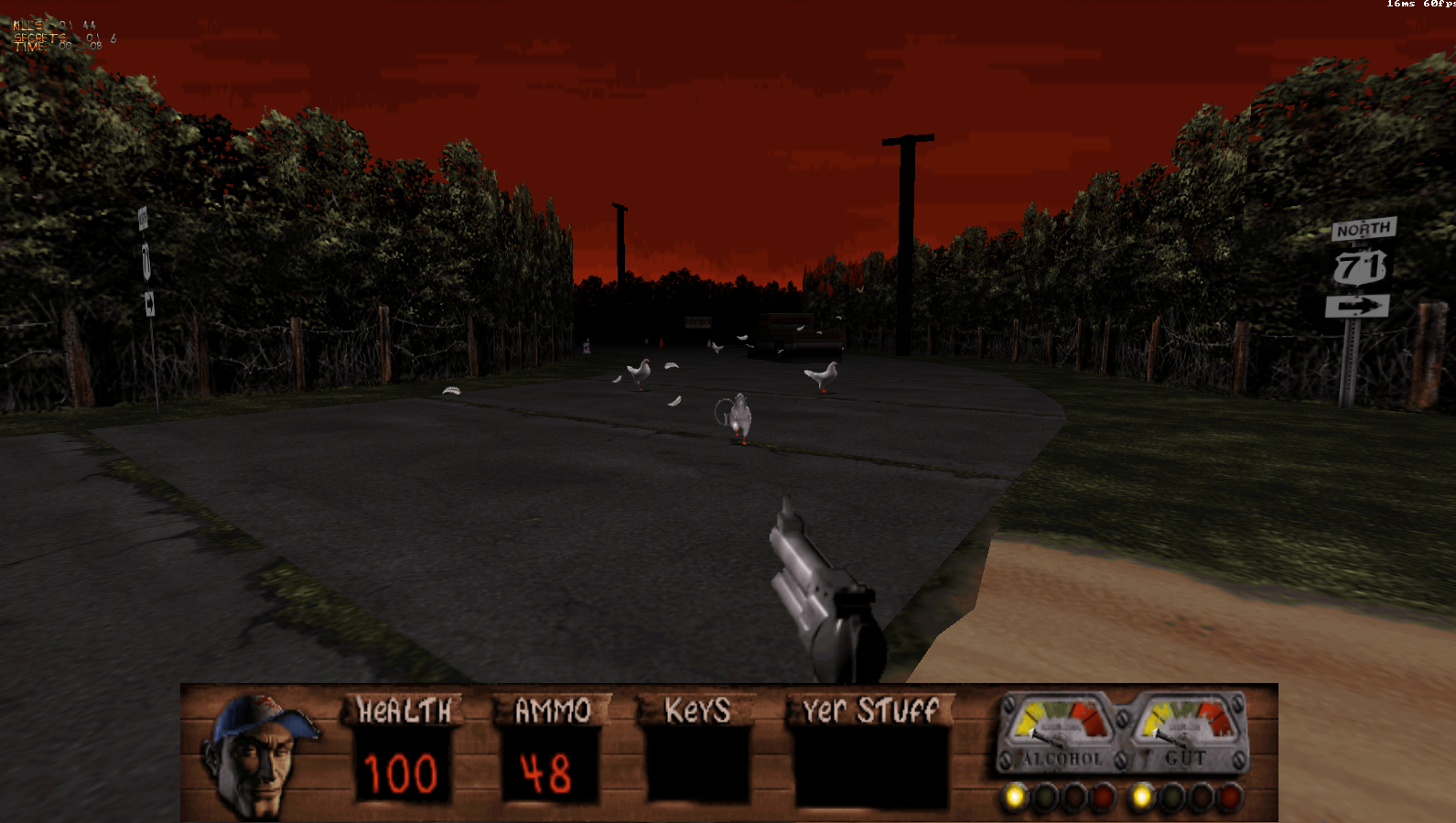Toggle the red indicator light under ALCOHOL

1101,796
